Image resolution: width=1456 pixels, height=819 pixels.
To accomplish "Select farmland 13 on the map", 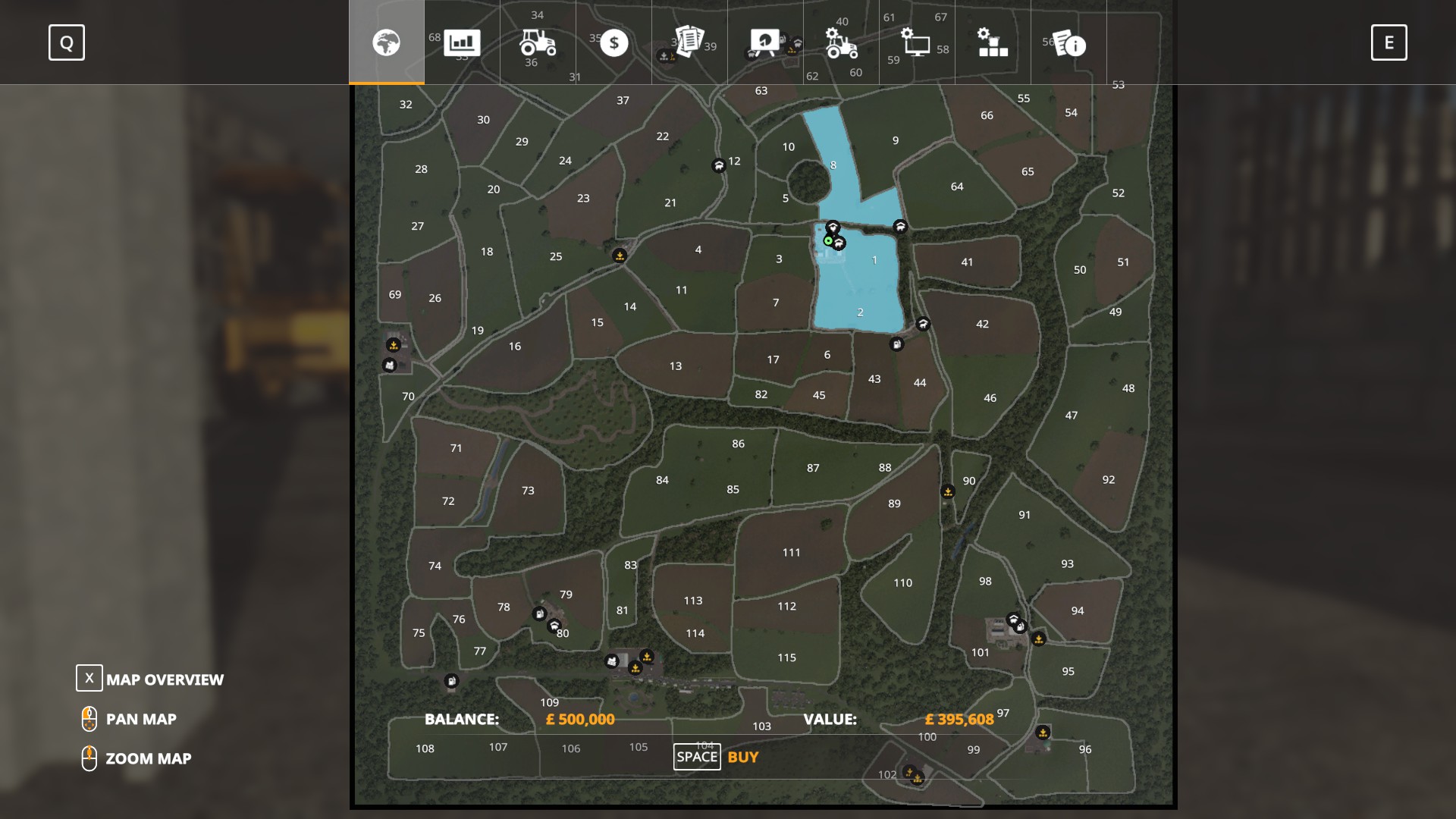I will pyautogui.click(x=675, y=366).
